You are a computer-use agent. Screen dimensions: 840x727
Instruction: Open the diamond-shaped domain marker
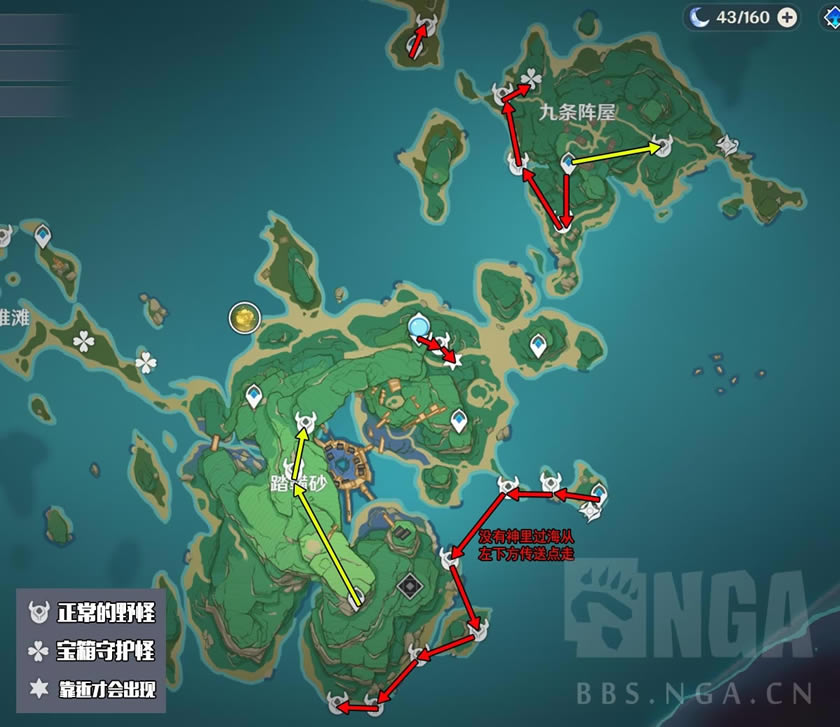click(408, 583)
